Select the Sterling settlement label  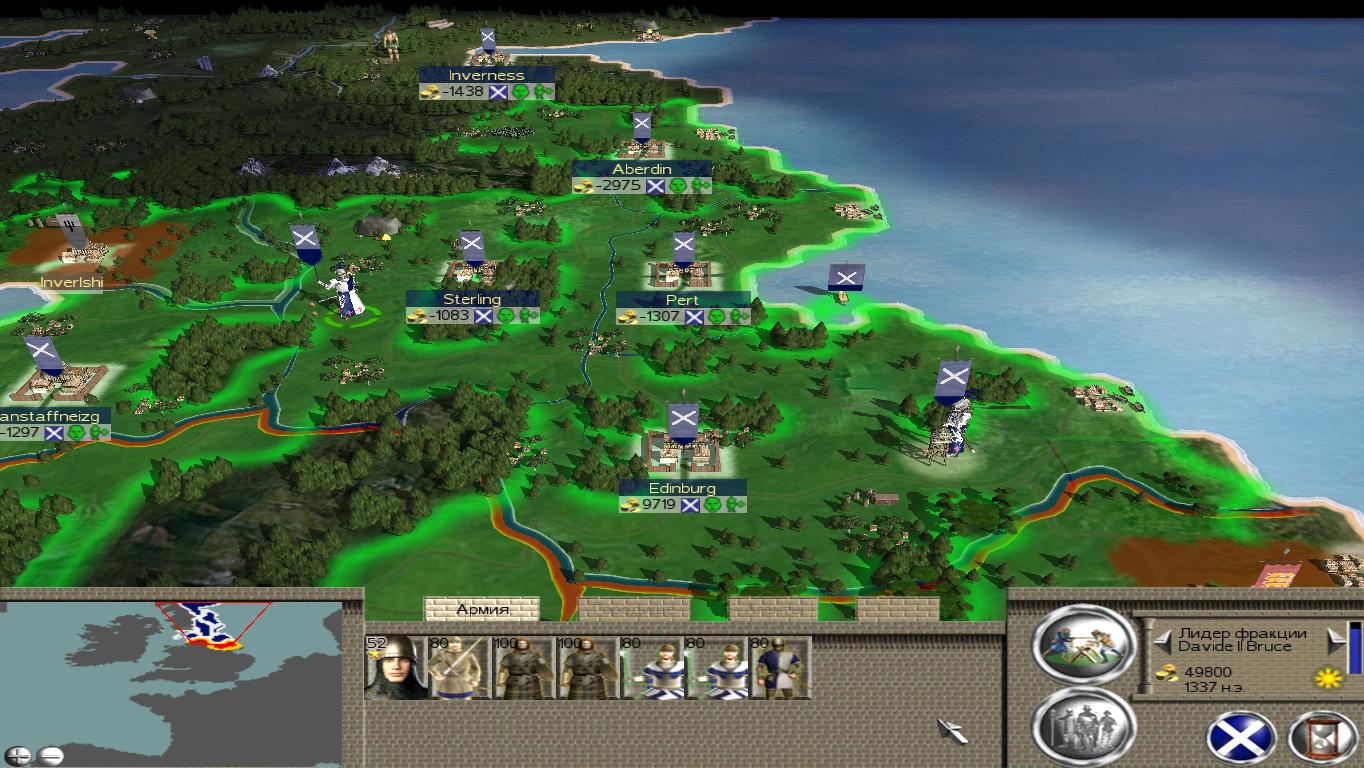pyautogui.click(x=472, y=299)
